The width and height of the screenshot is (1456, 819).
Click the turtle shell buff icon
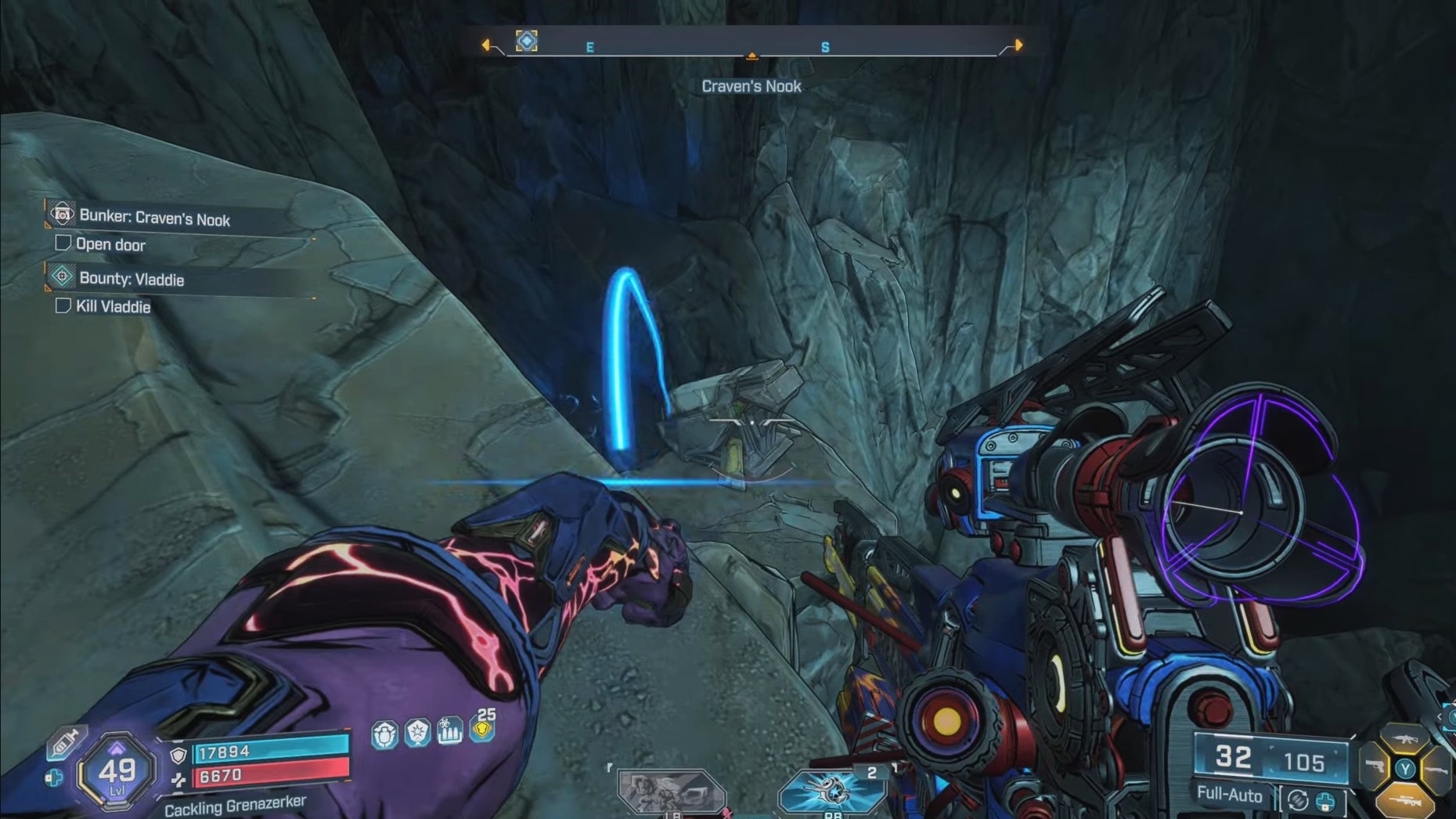[384, 734]
